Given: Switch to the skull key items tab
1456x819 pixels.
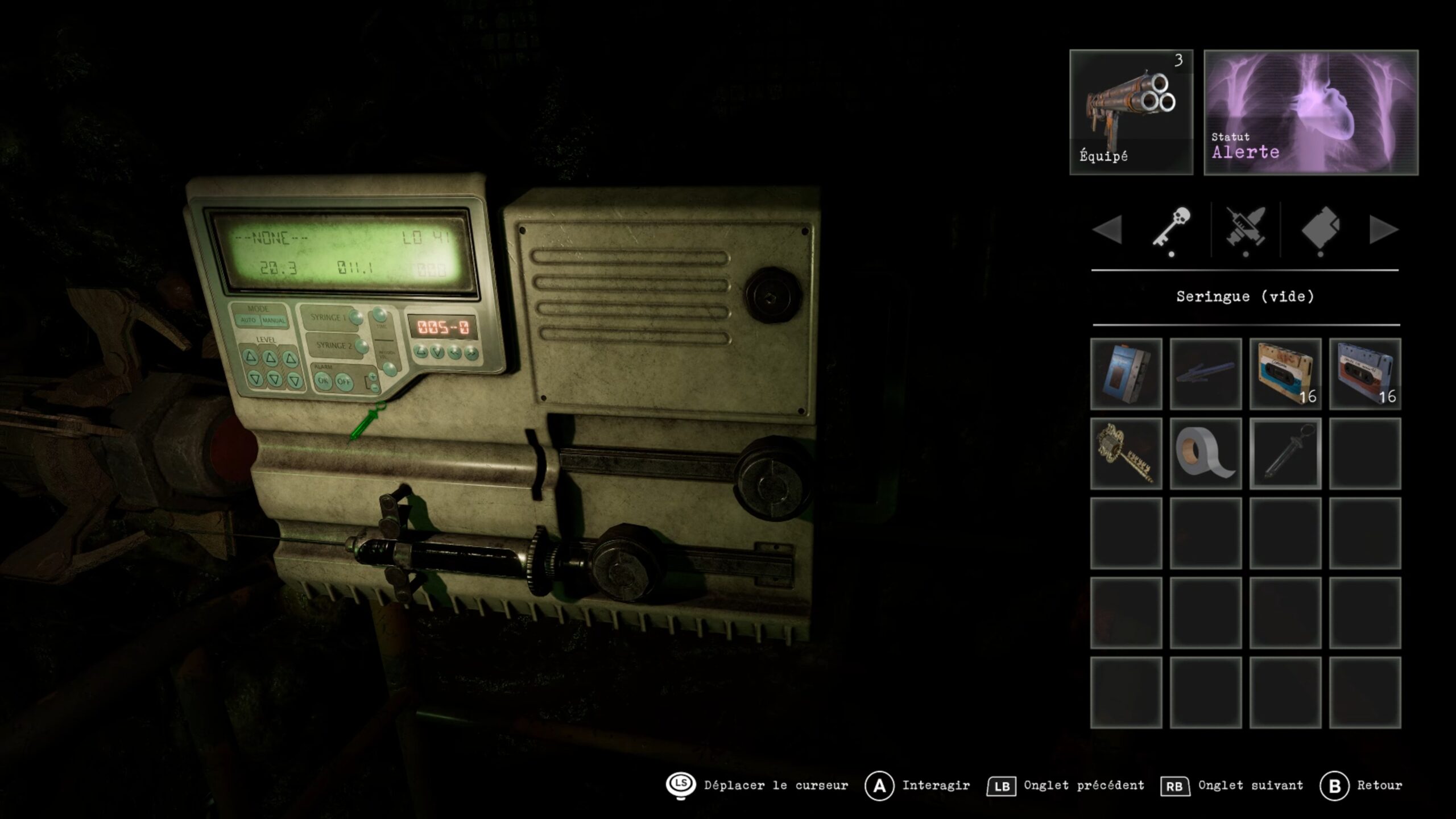Looking at the screenshot, I should click(x=1171, y=229).
